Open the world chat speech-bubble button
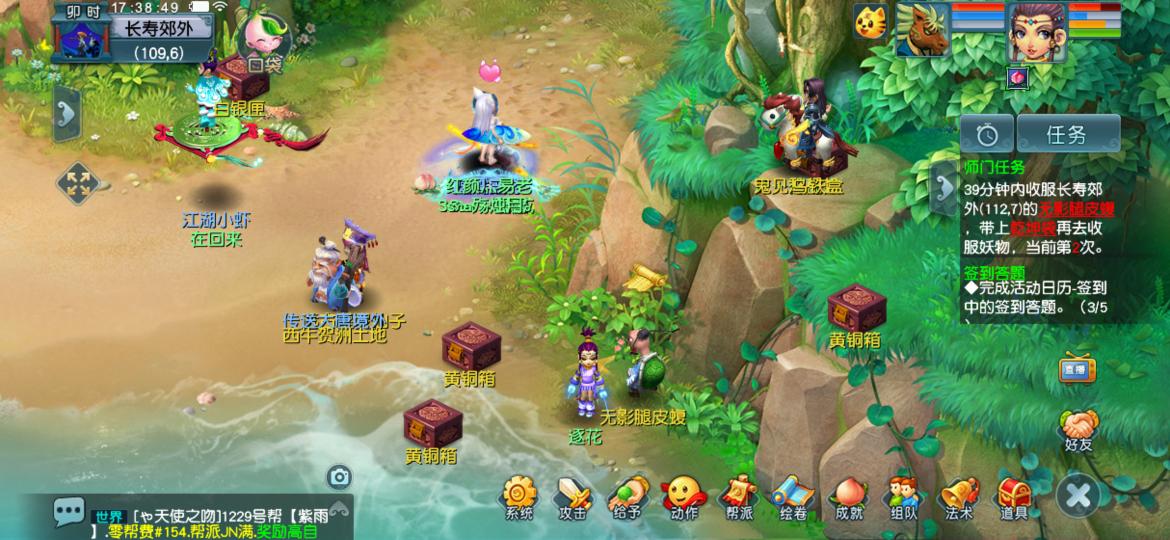 (x=70, y=512)
